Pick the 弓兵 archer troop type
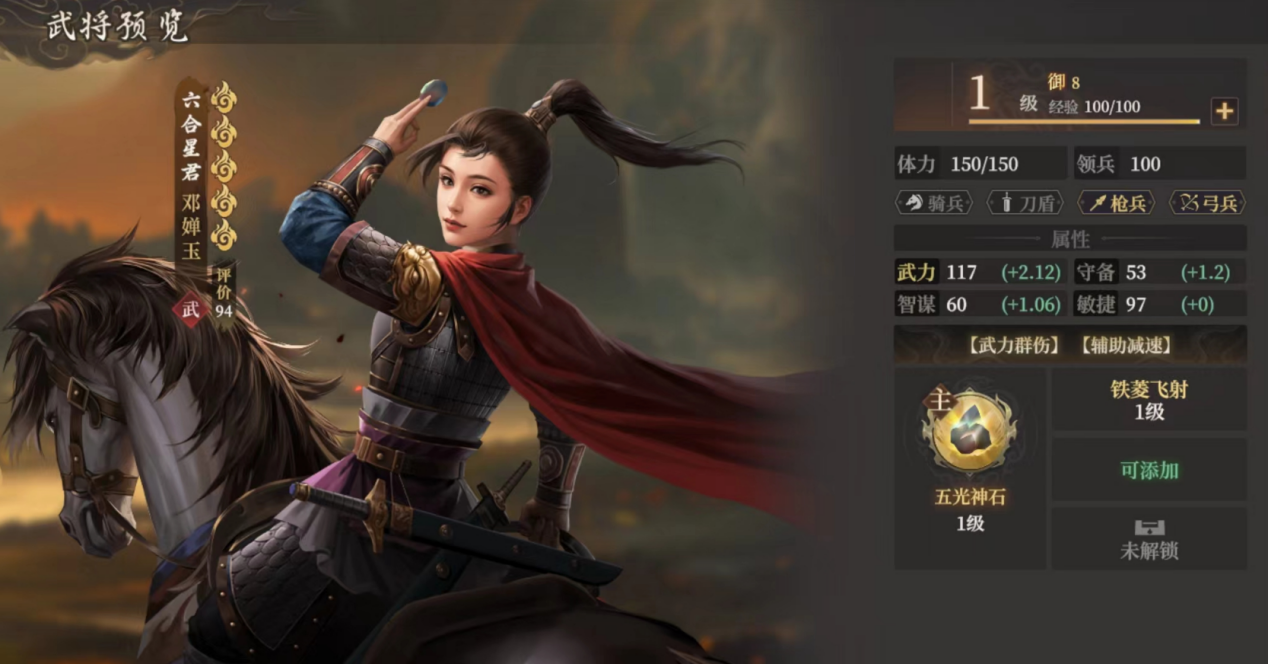 (x=1206, y=203)
